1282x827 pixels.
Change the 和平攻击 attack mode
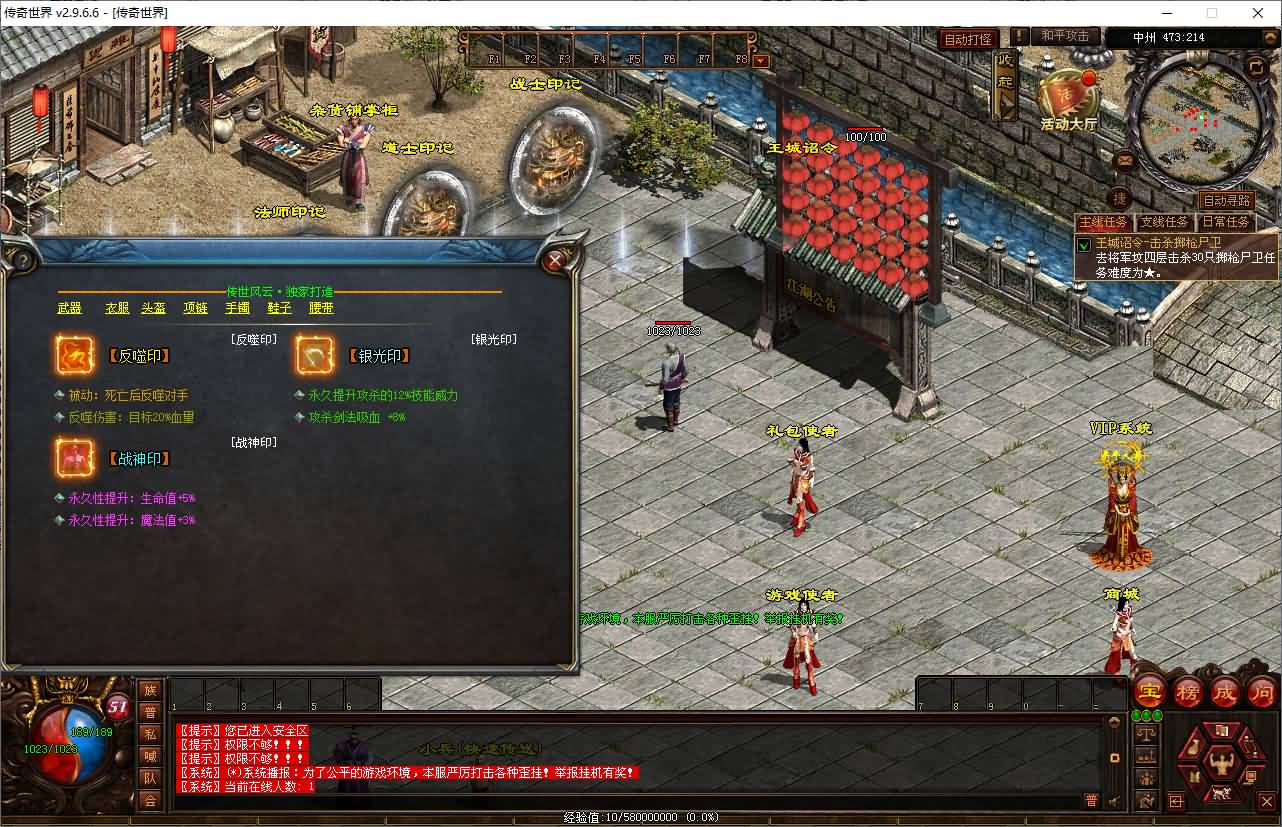pyautogui.click(x=1065, y=36)
